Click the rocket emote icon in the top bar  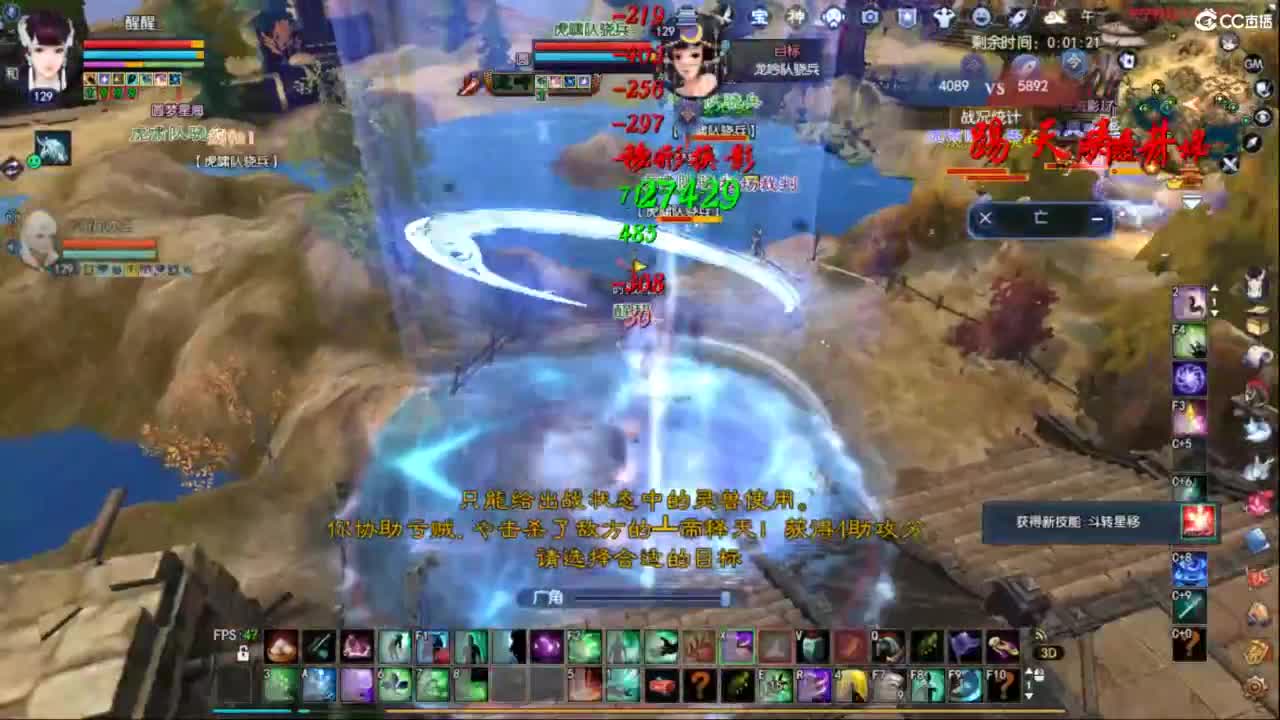tap(1017, 17)
